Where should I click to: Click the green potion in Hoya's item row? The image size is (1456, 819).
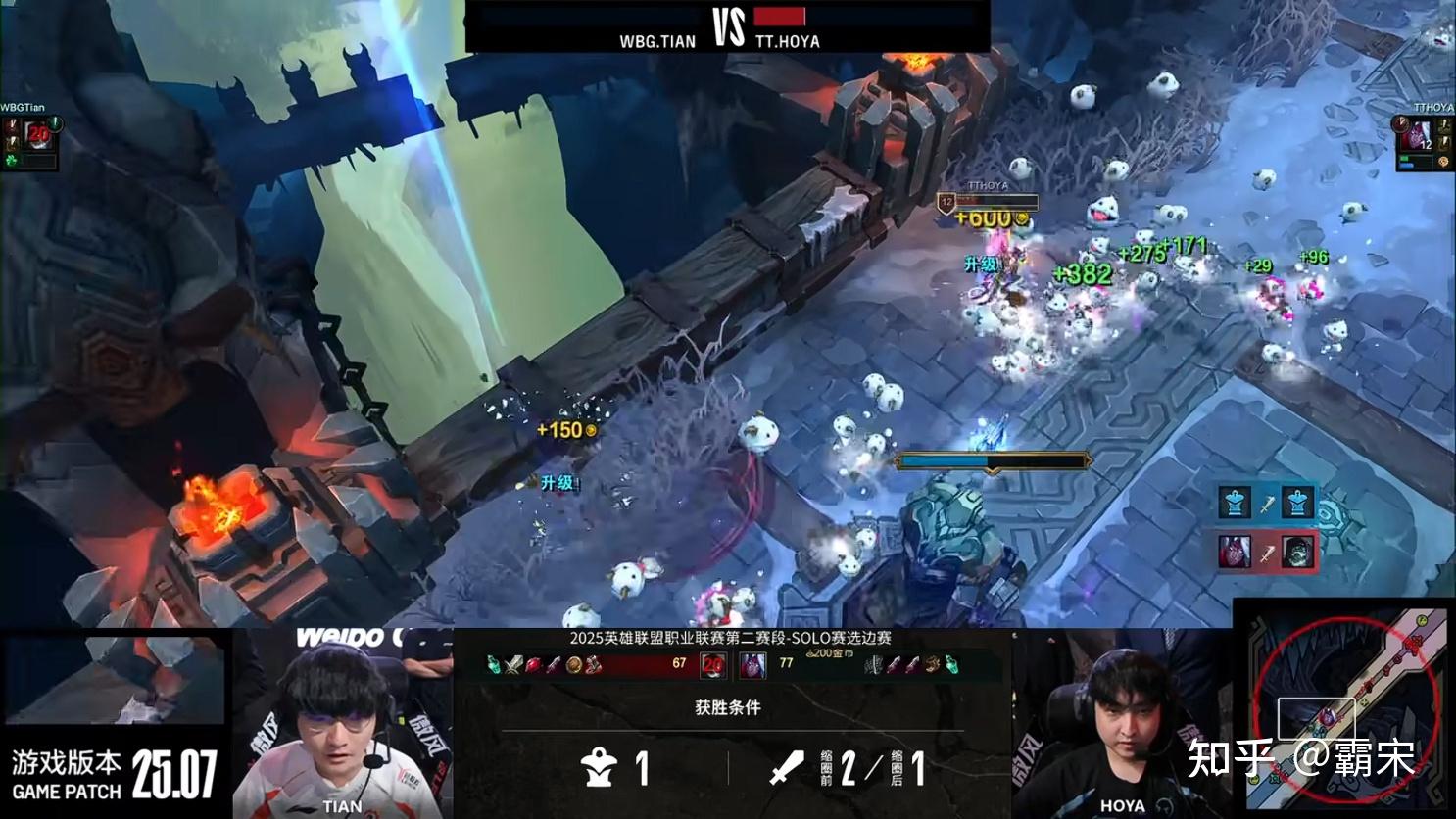(x=950, y=665)
